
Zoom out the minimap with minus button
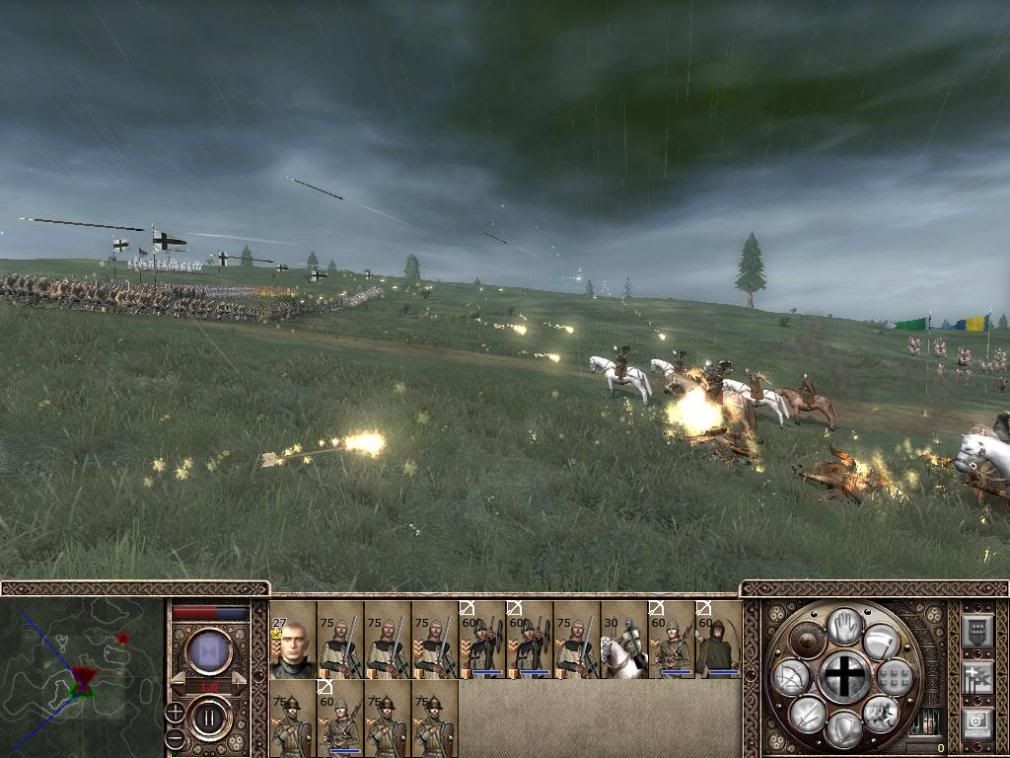[175, 739]
